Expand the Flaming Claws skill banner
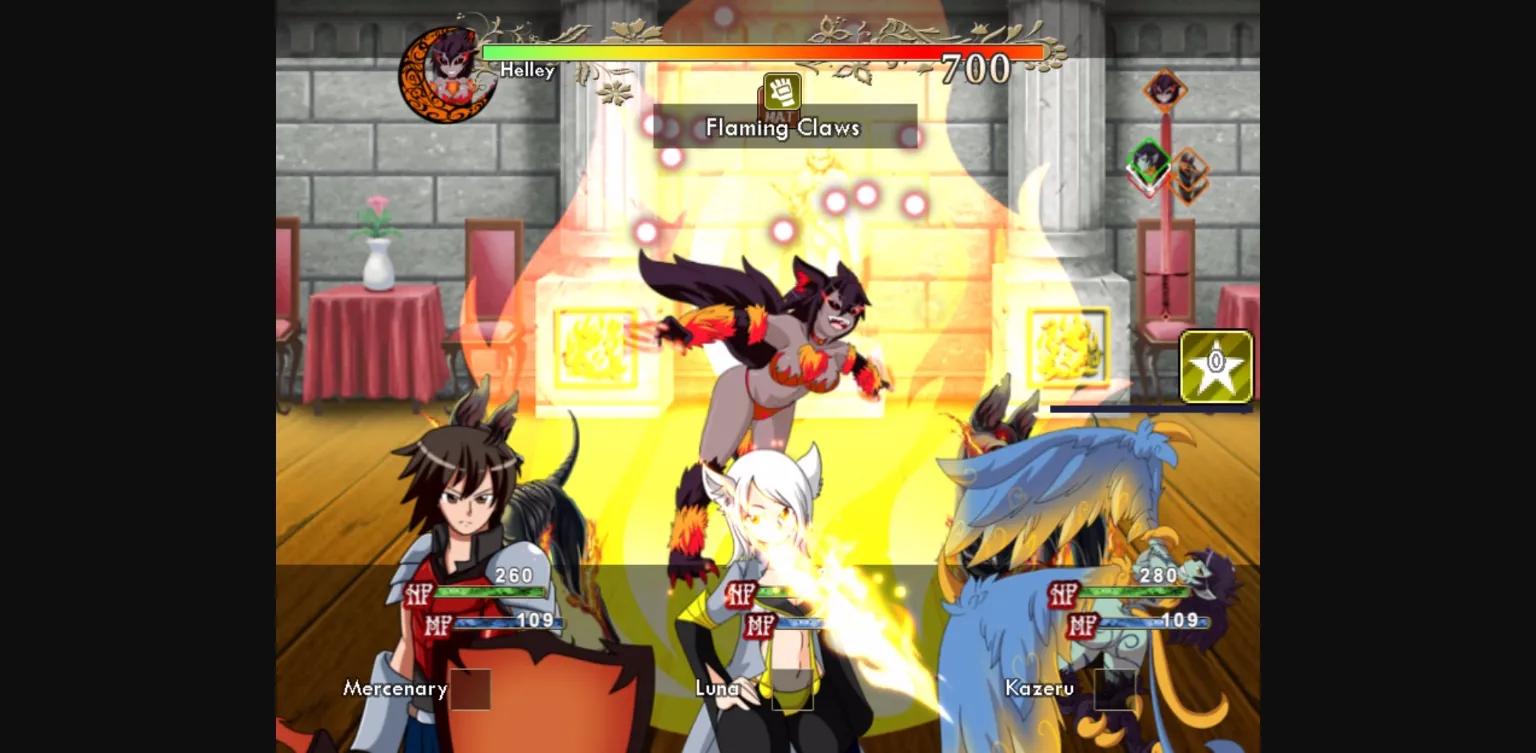Image resolution: width=1536 pixels, height=753 pixels. [783, 127]
